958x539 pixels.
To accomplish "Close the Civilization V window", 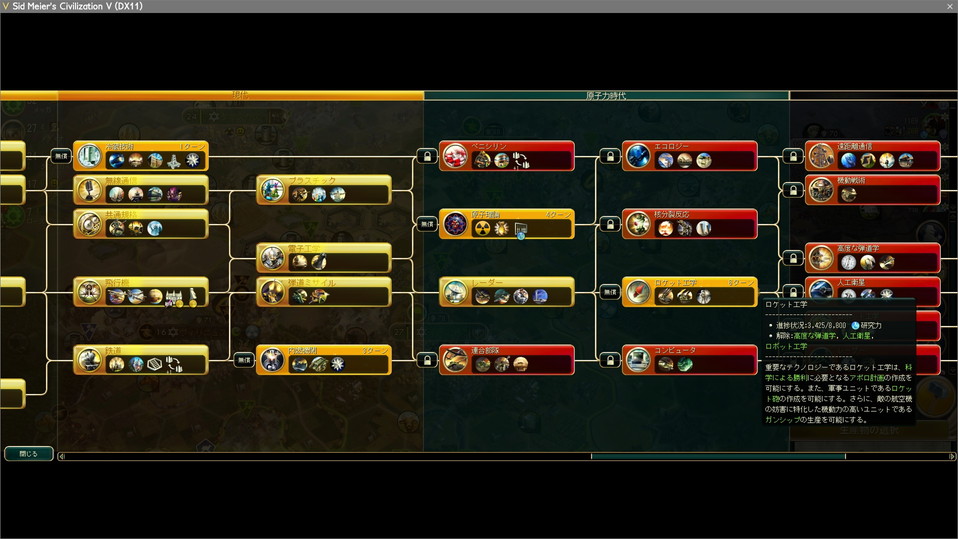I will point(949,6).
